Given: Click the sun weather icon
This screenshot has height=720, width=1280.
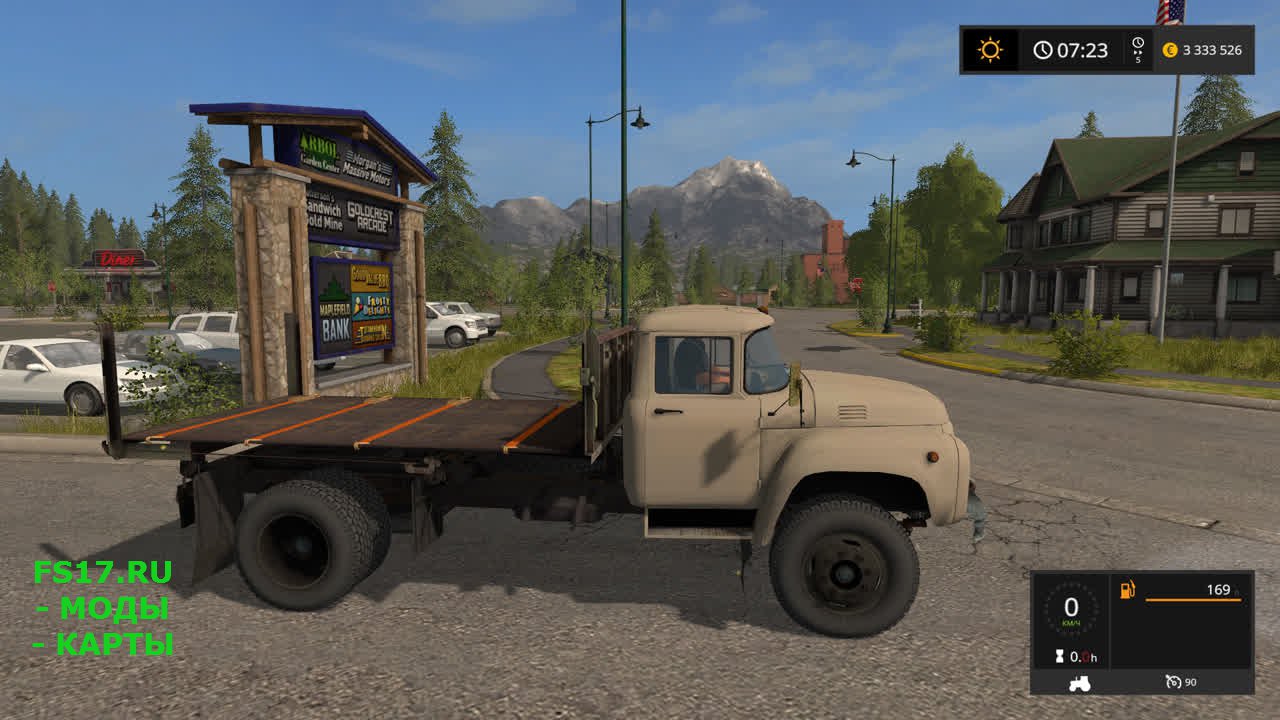Looking at the screenshot, I should (x=989, y=50).
